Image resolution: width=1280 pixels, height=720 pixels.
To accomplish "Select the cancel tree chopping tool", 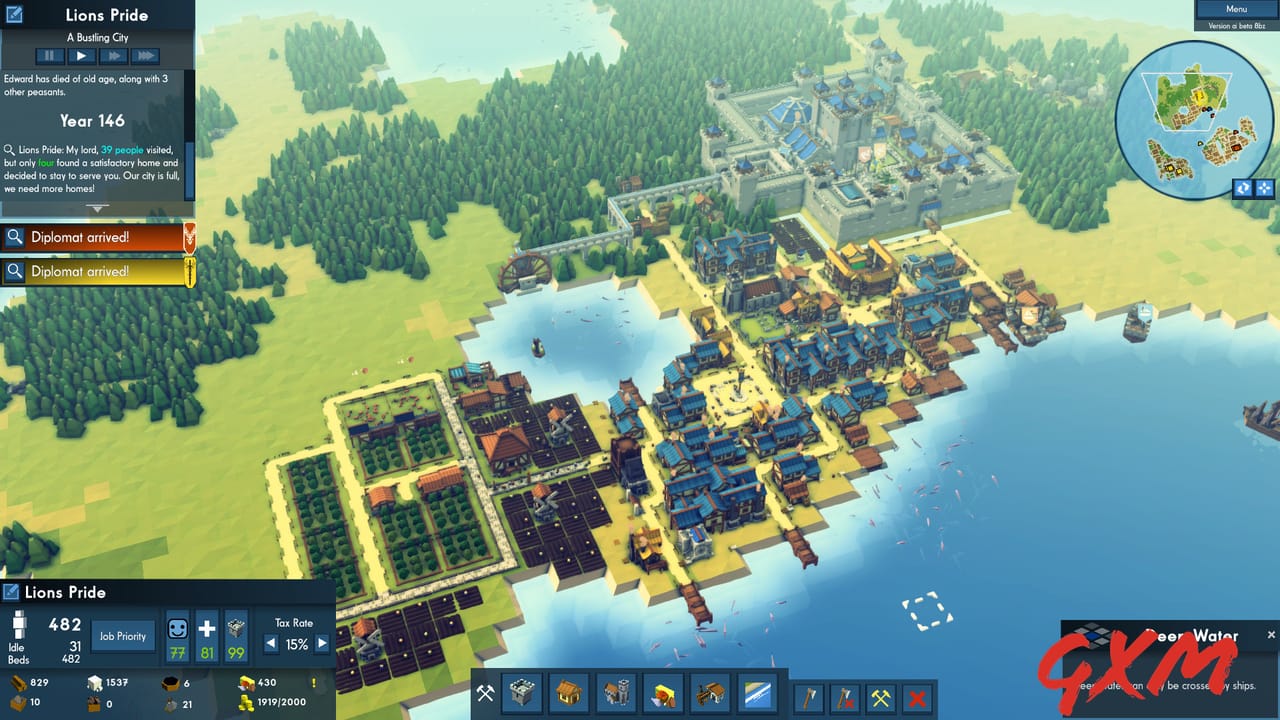I will 845,697.
